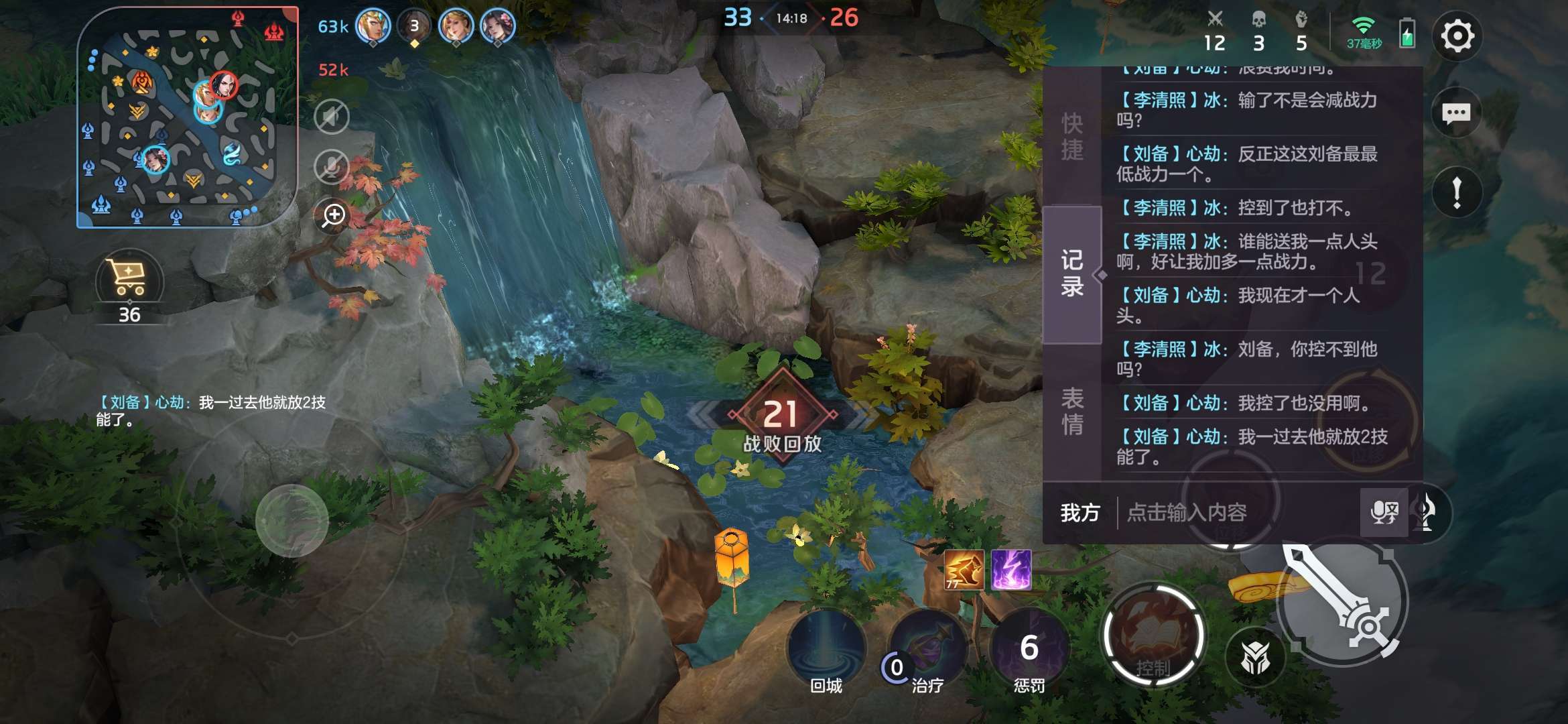
Task: Tap the voice-to-text microphone button
Action: [1384, 513]
